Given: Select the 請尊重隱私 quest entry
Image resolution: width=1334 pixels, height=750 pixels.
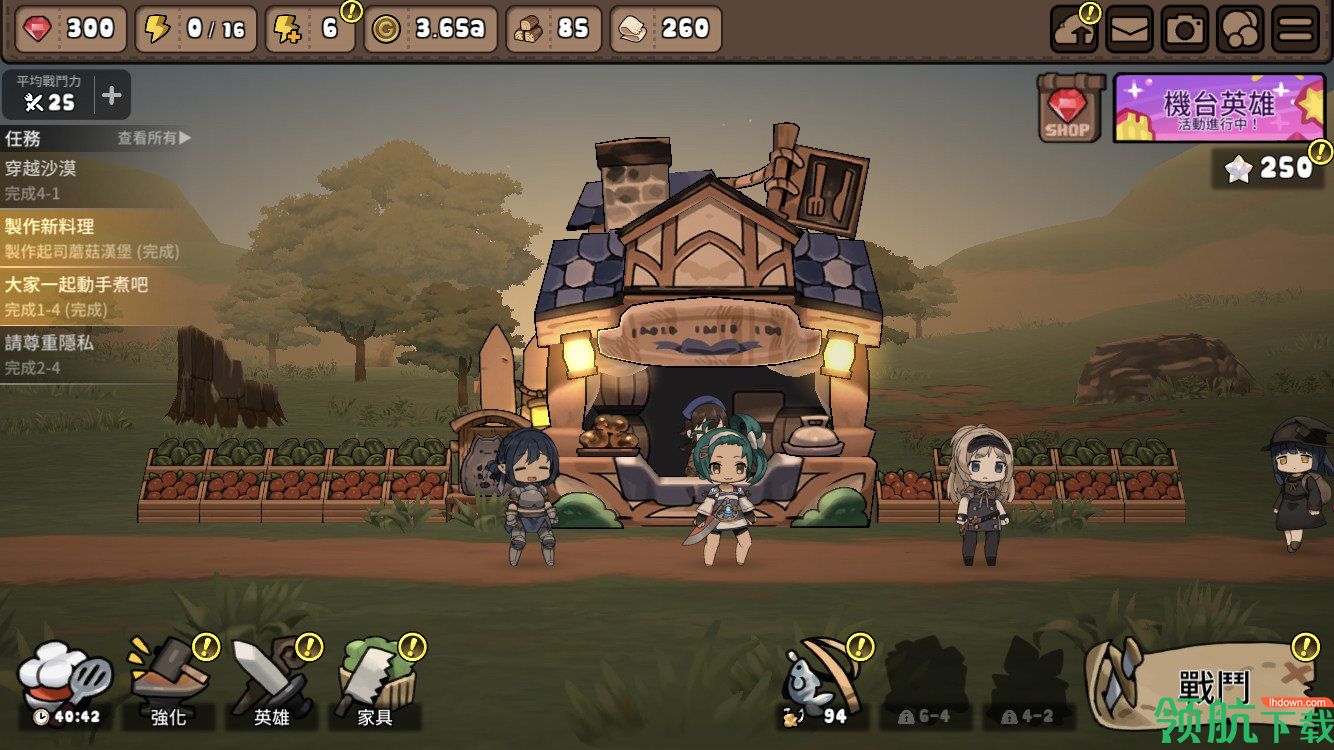Looking at the screenshot, I should (92, 353).
